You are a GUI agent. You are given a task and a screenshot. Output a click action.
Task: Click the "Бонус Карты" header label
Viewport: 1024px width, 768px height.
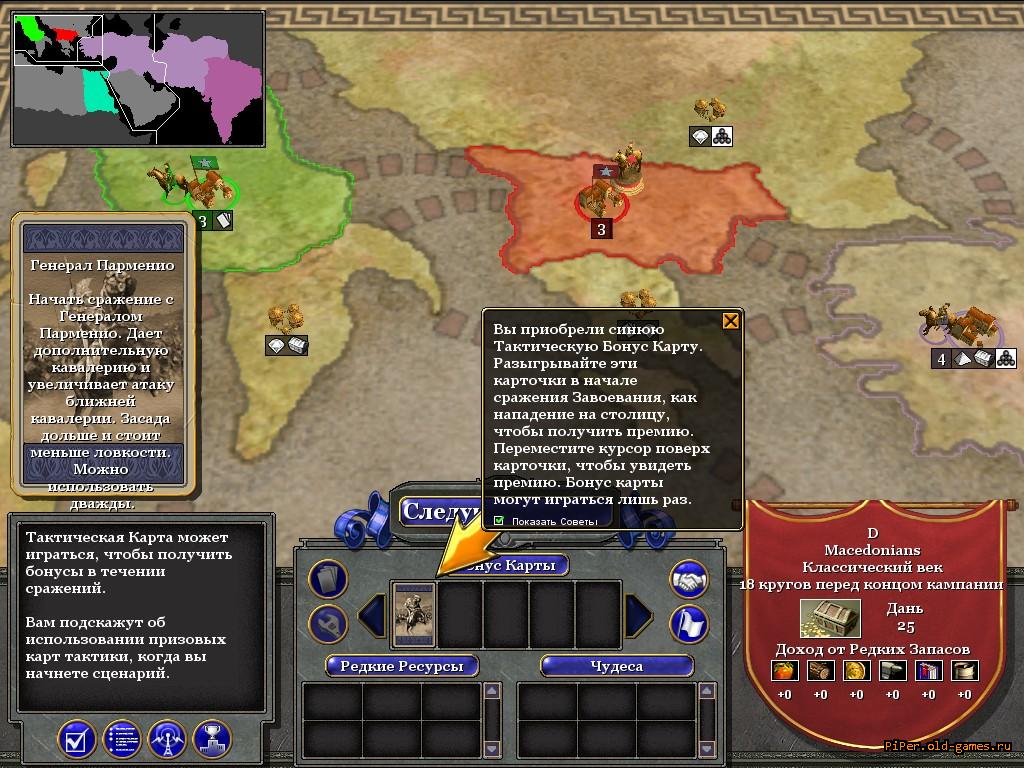click(516, 565)
